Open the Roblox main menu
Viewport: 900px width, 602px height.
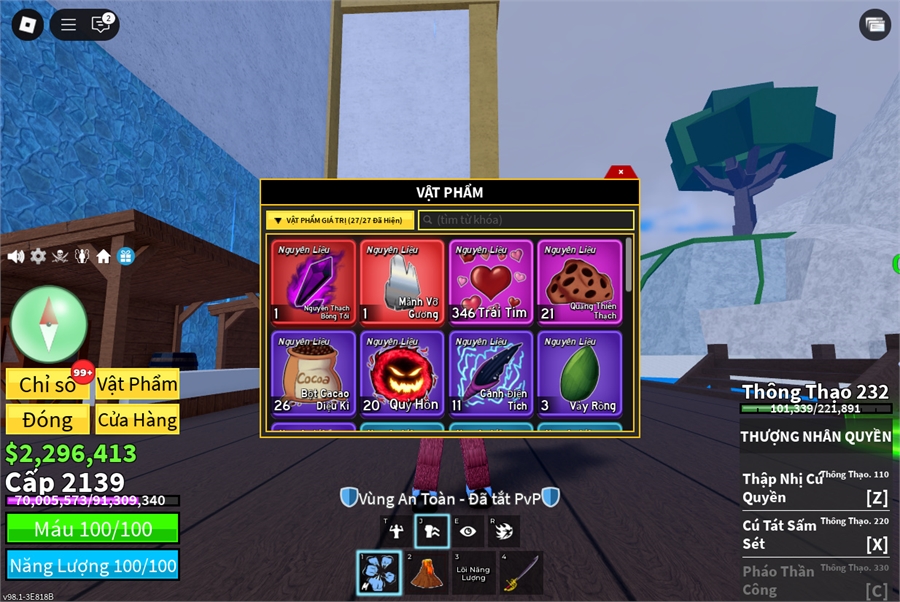pyautogui.click(x=27, y=25)
